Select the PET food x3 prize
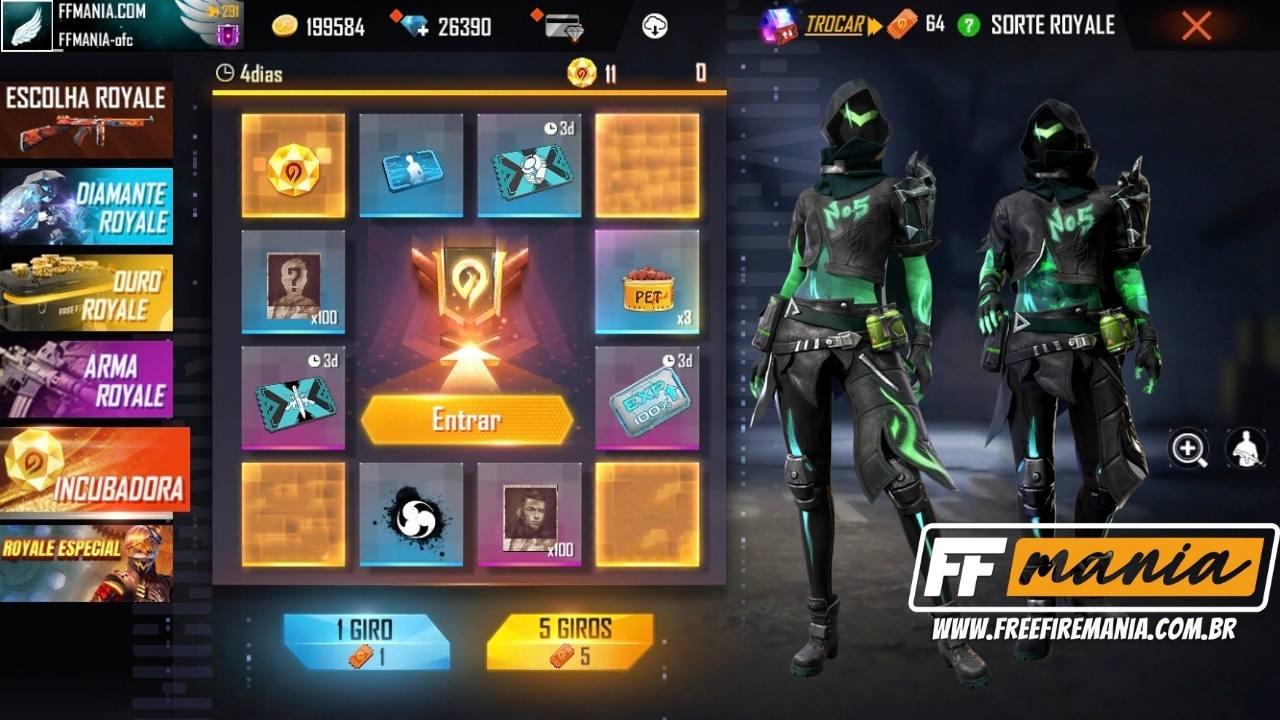The width and height of the screenshot is (1280, 720). [x=648, y=283]
